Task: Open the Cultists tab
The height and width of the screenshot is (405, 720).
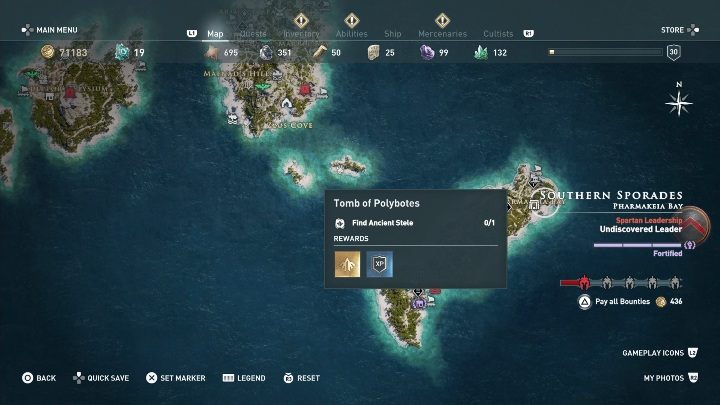Action: 498,34
